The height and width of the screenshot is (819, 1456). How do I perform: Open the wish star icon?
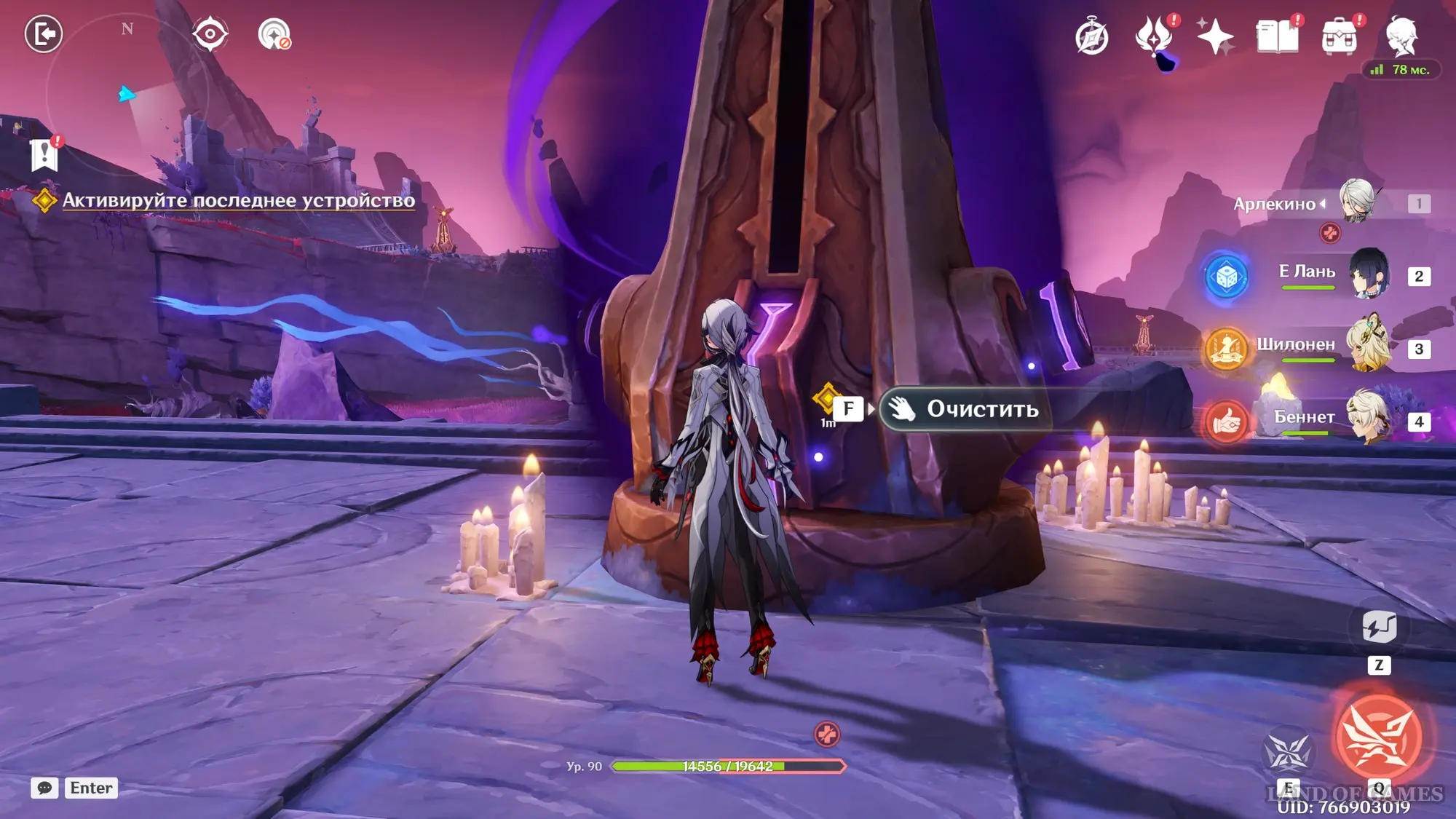pyautogui.click(x=1215, y=37)
